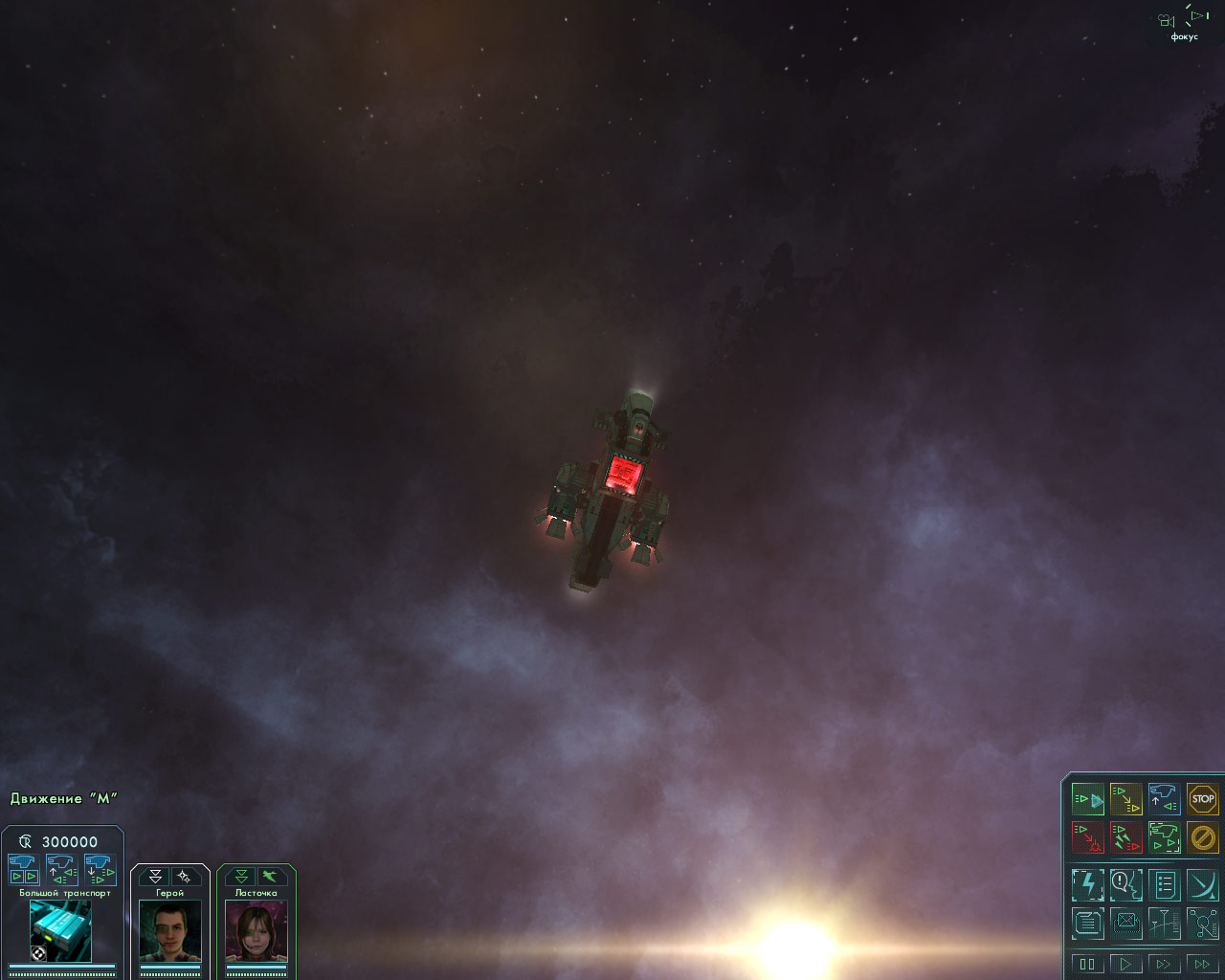Open the dialogue speech bubble panel
The width and height of the screenshot is (1225, 980).
(1125, 884)
